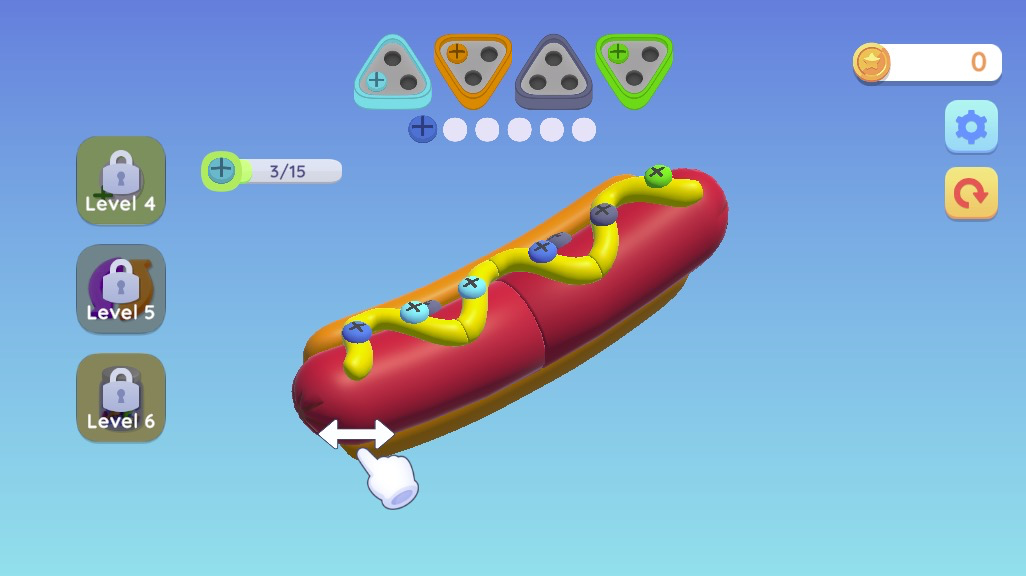Choose the locked Level 5 tile

(x=121, y=289)
